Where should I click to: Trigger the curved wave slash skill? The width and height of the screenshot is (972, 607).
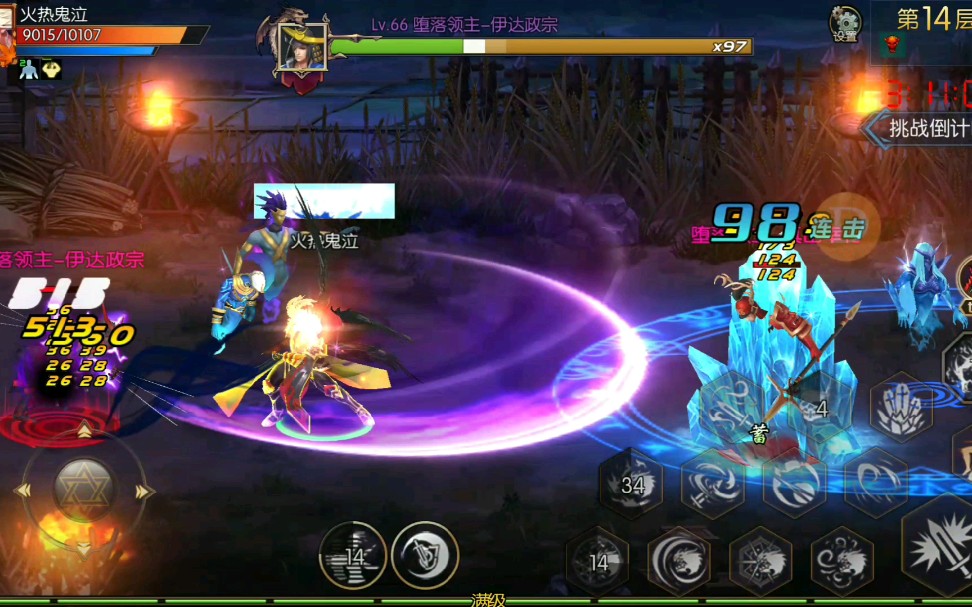point(876,484)
